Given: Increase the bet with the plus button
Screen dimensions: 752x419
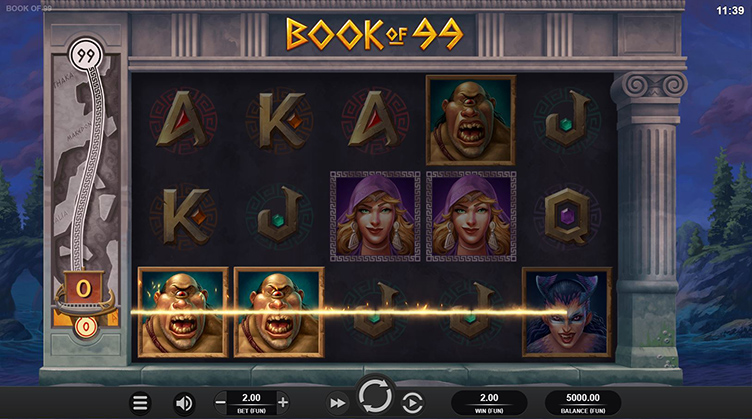Looking at the screenshot, I should click(x=283, y=402).
